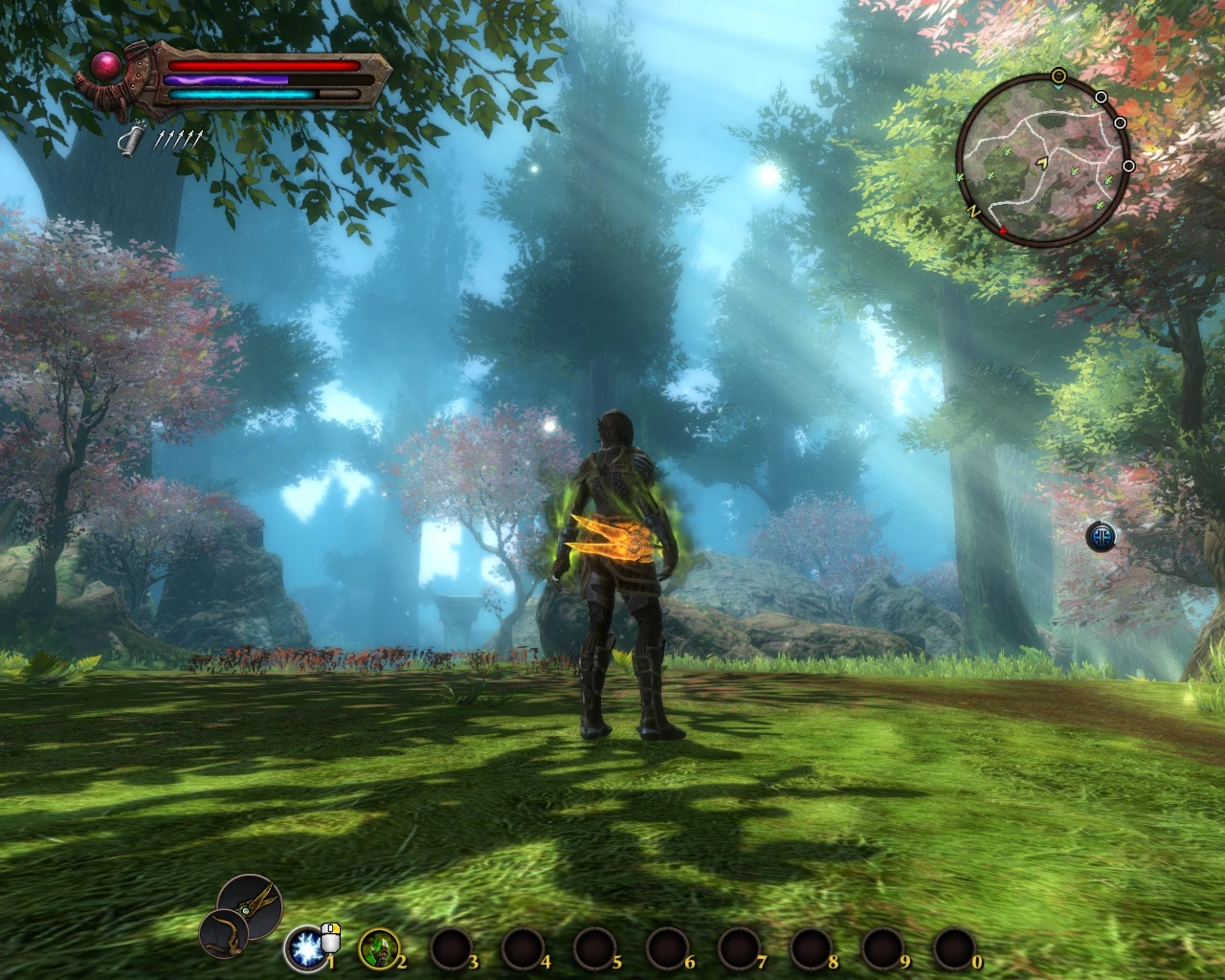
Task: Click the middle white ring on the minimap rim
Action: coord(1121,123)
